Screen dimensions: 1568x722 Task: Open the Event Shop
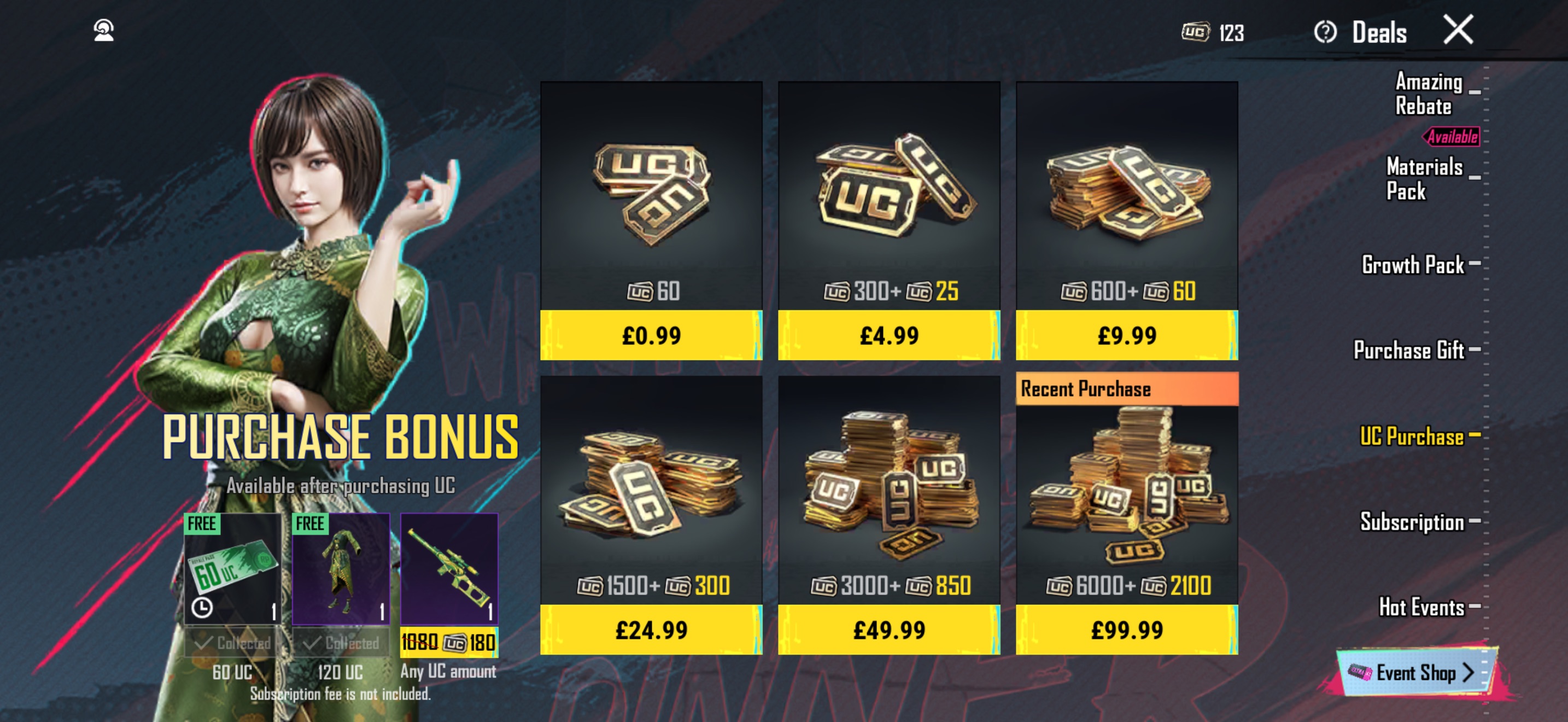point(1415,673)
